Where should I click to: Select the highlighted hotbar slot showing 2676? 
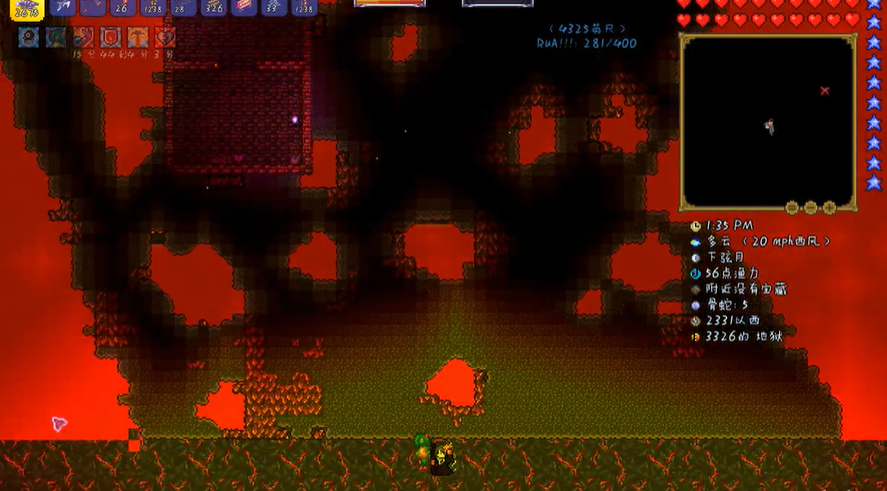tap(27, 8)
